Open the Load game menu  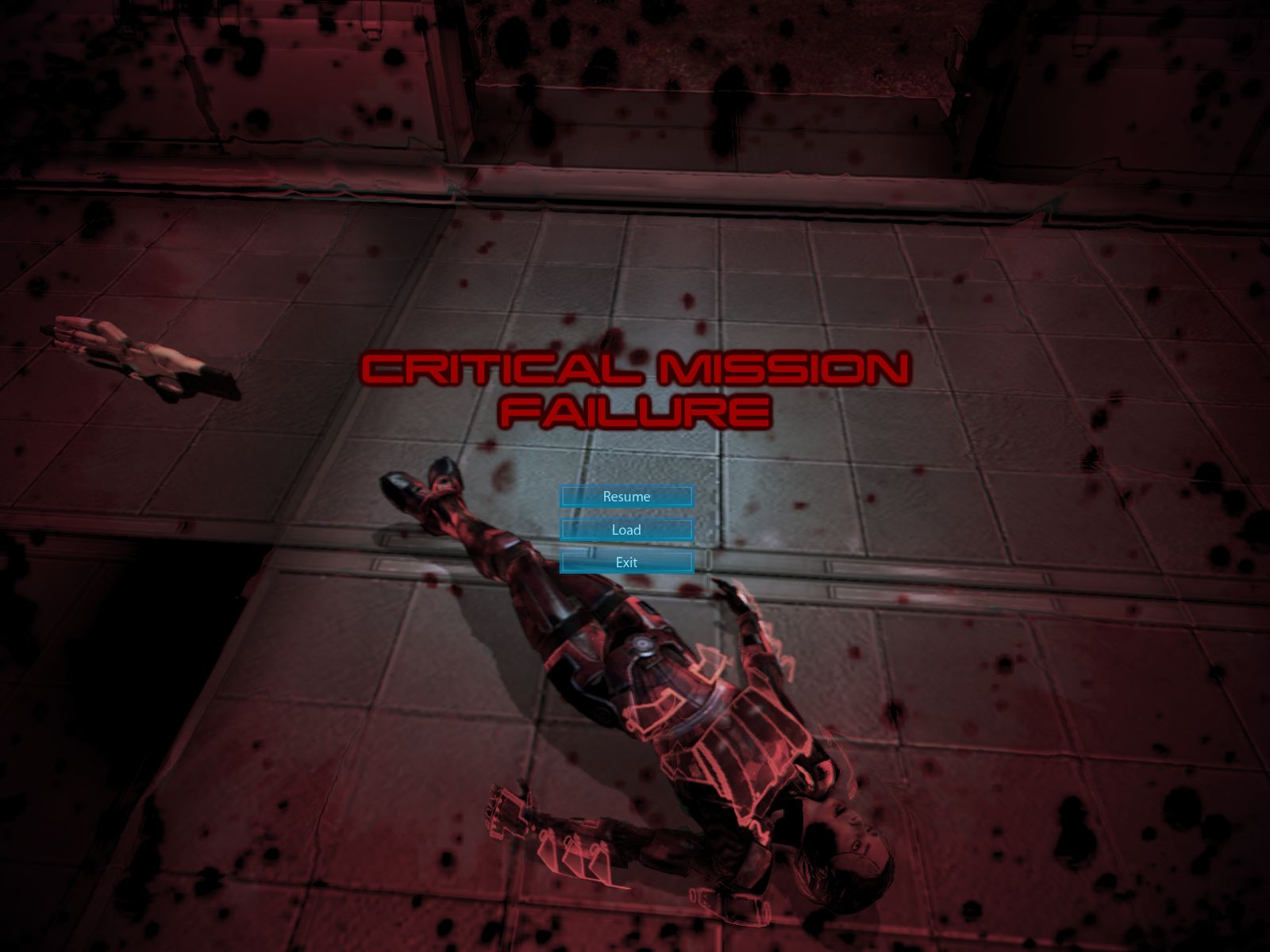pos(626,529)
